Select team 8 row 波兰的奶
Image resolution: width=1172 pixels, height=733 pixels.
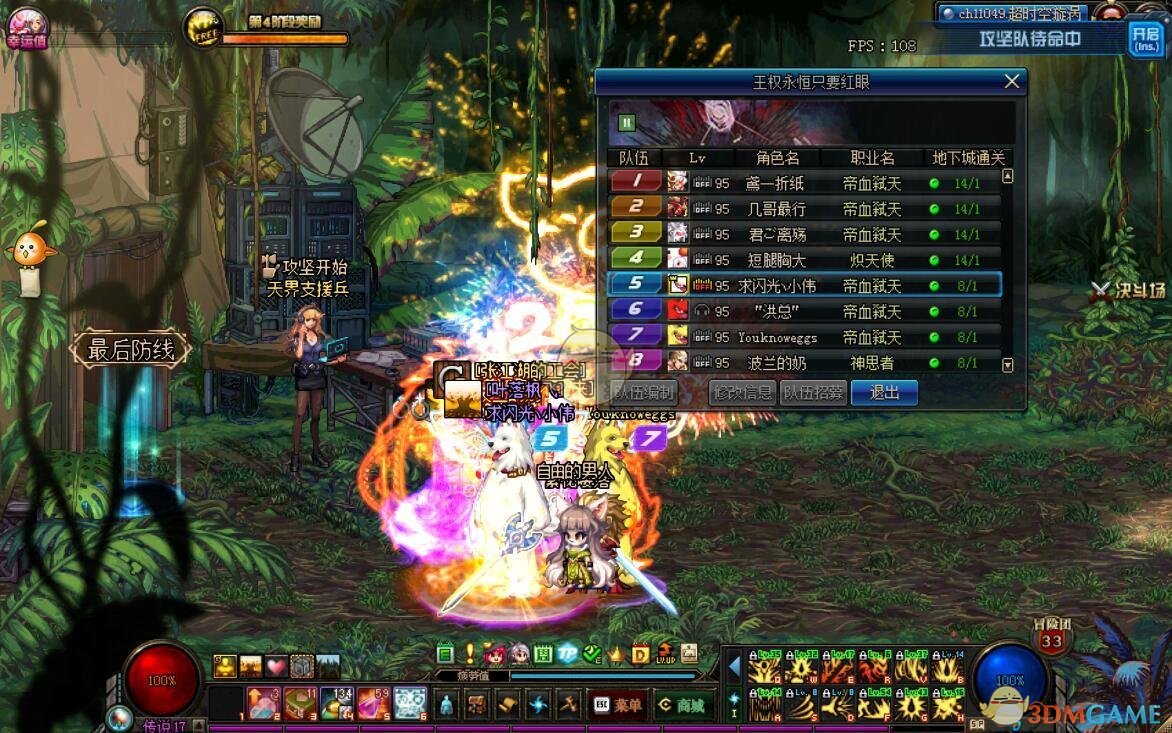coord(804,362)
